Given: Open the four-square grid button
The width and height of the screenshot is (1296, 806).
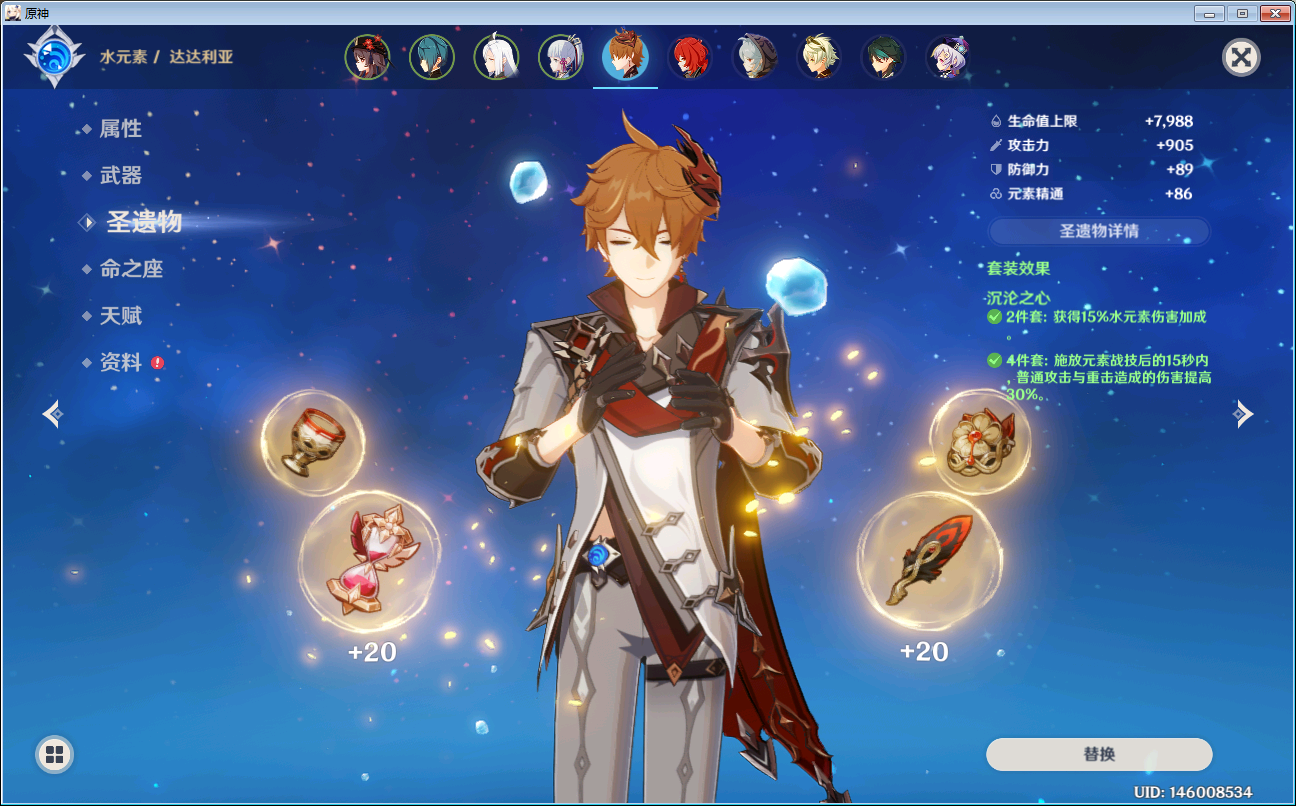Looking at the screenshot, I should (54, 754).
